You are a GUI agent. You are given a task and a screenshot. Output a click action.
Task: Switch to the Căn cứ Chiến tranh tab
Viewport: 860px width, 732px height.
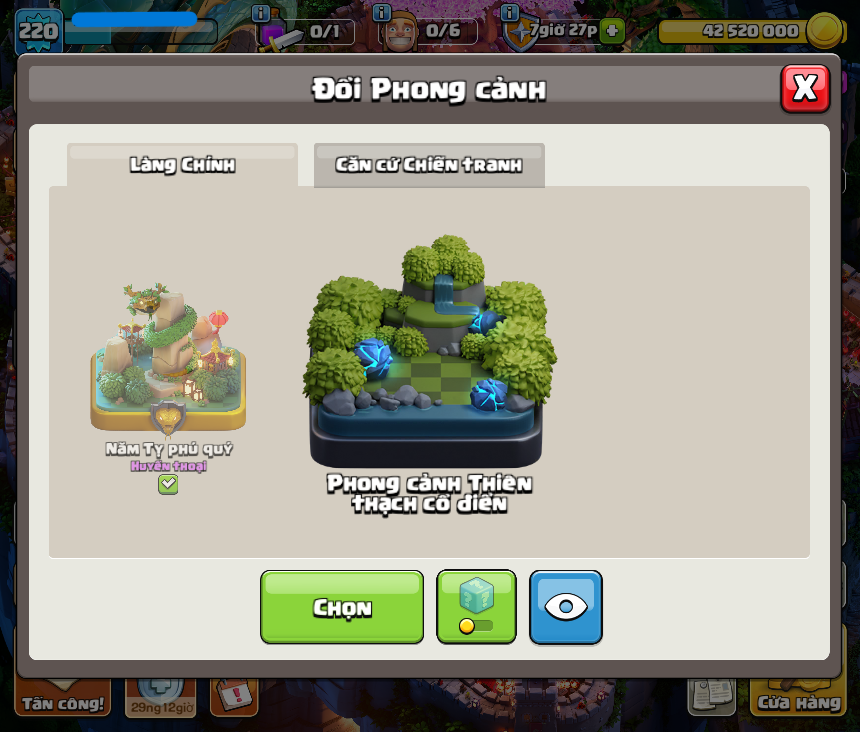point(429,165)
